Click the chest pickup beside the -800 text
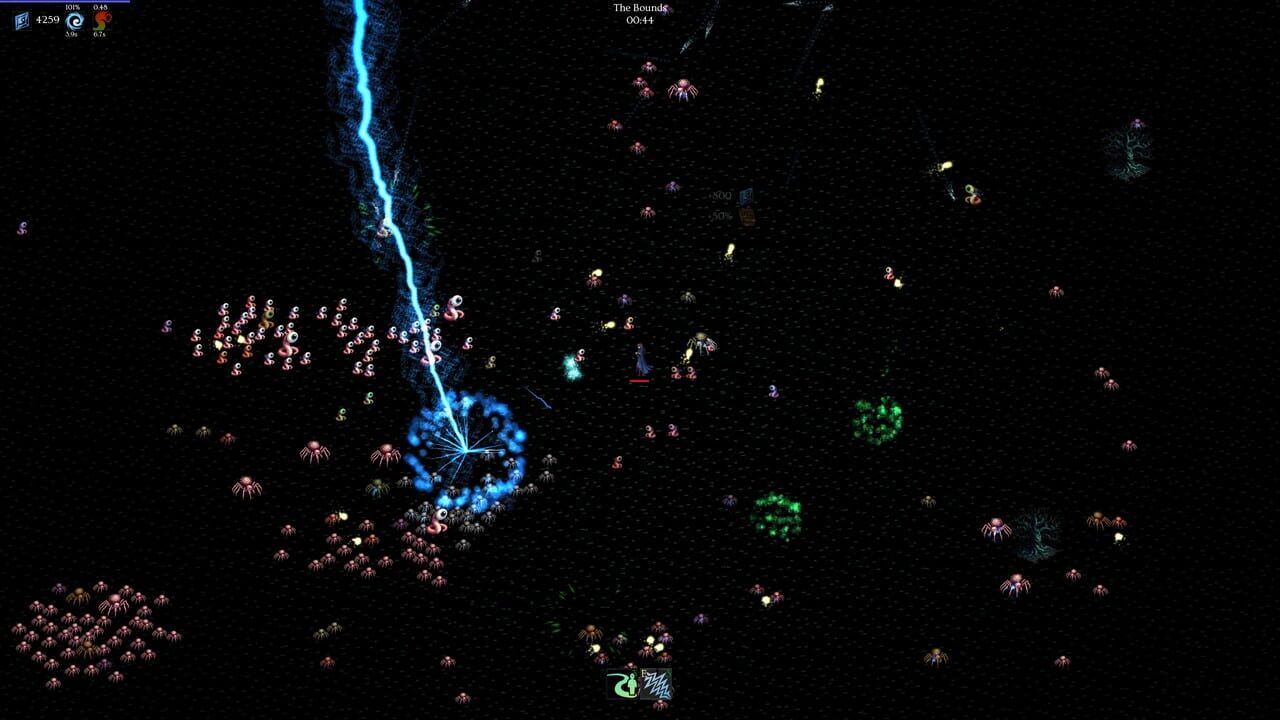The width and height of the screenshot is (1280, 720). pyautogui.click(x=749, y=217)
